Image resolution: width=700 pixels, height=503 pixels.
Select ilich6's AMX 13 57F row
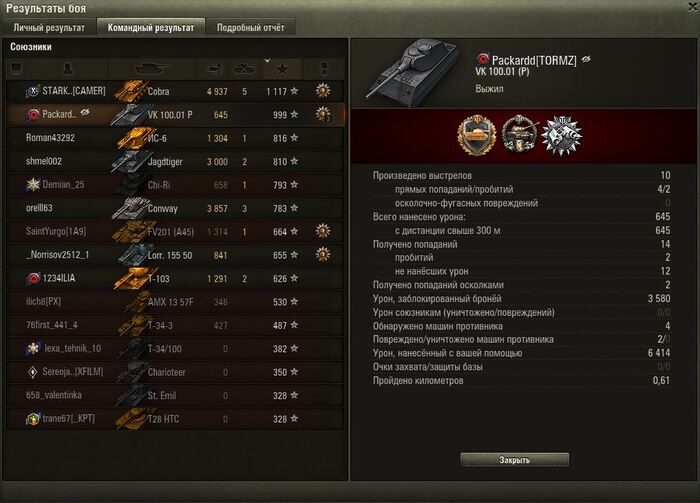(175, 302)
